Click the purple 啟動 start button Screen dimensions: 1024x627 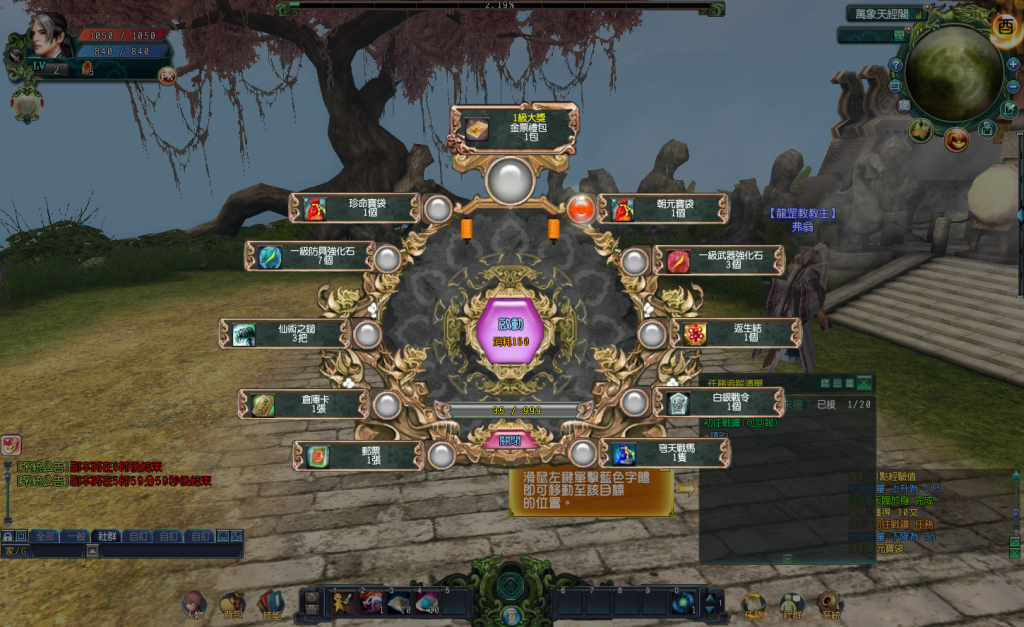tap(510, 330)
